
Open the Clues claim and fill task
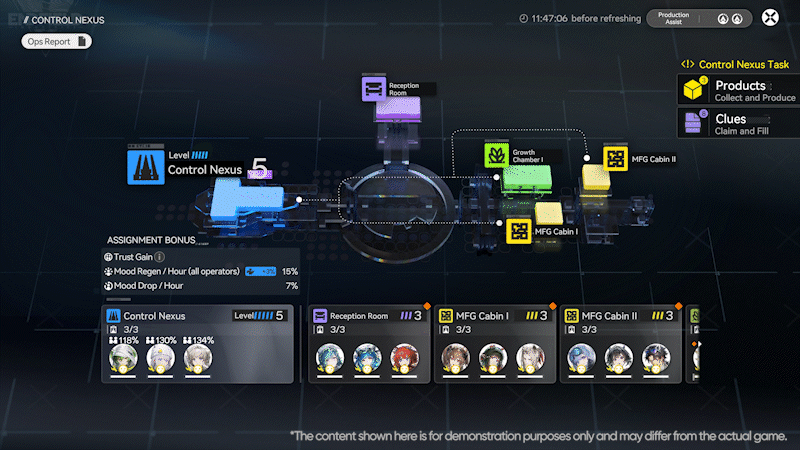click(x=738, y=124)
